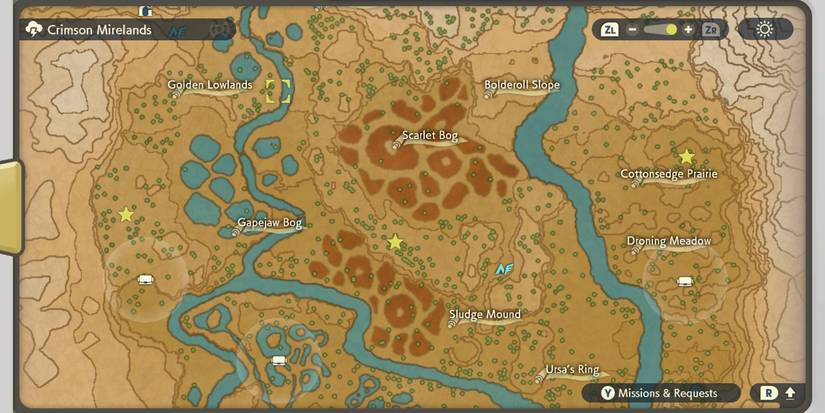Toggle the sun weather icon

click(x=765, y=29)
